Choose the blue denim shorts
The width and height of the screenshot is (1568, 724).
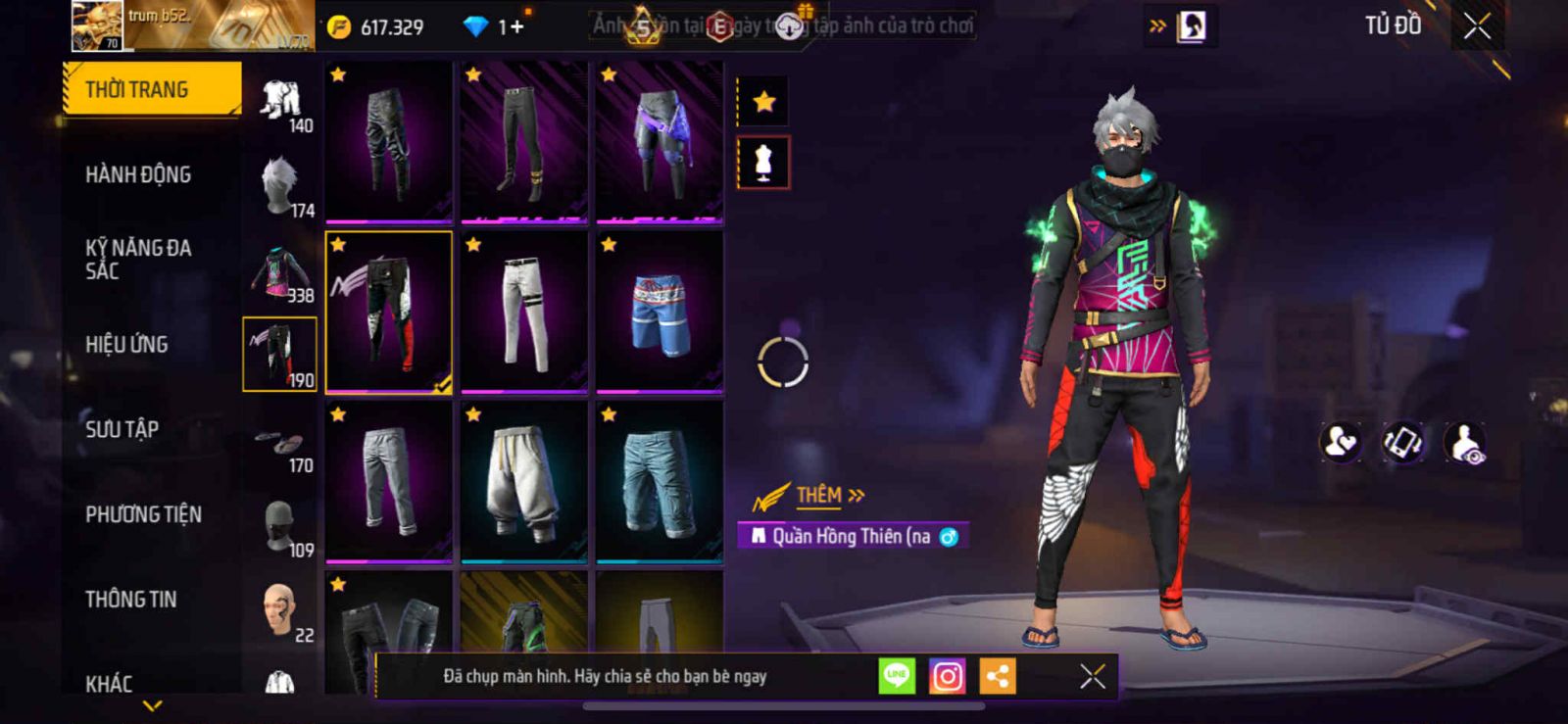pos(660,482)
